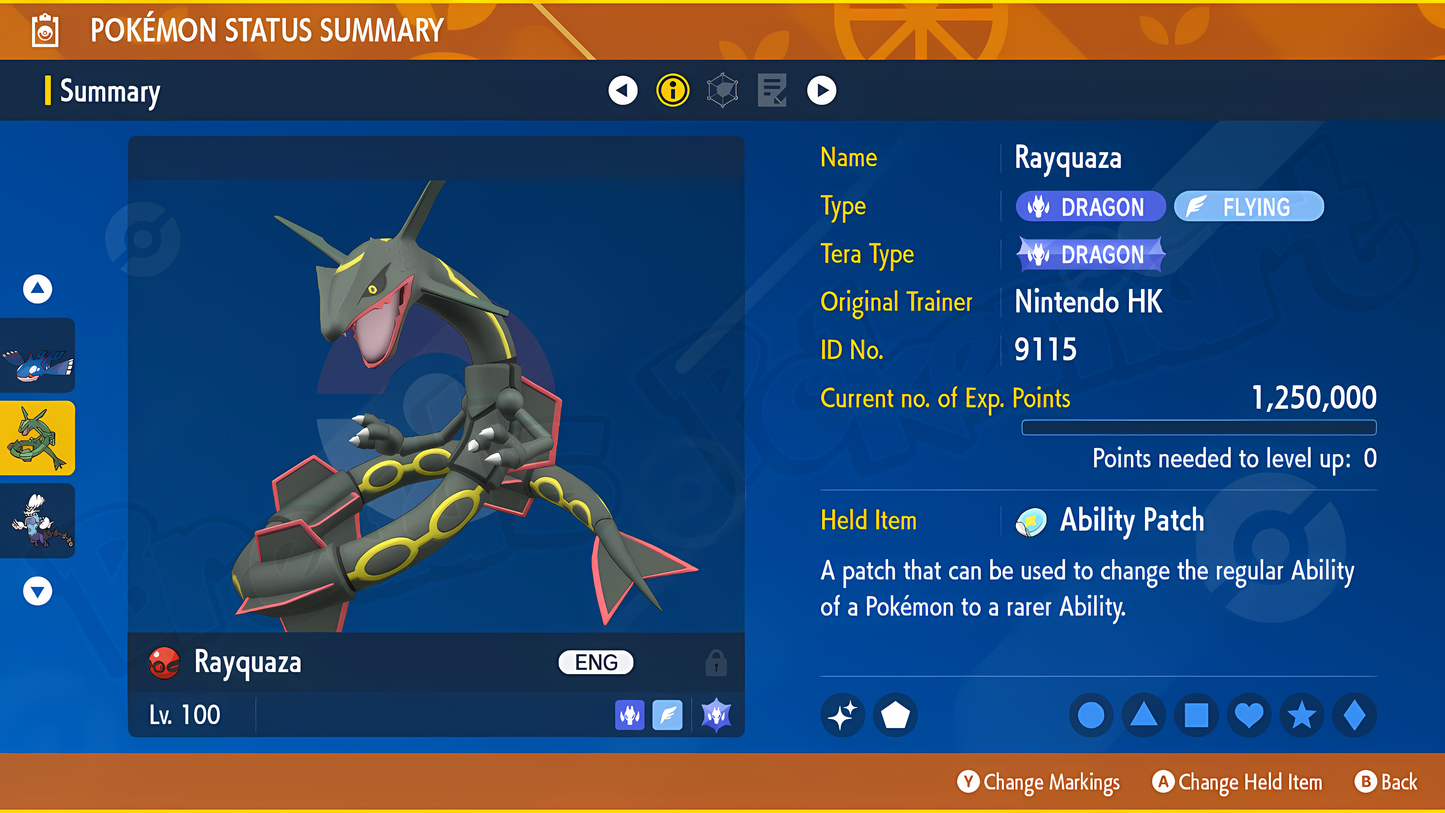Toggle the circle marking
The width and height of the screenshot is (1445, 813).
tap(1091, 715)
